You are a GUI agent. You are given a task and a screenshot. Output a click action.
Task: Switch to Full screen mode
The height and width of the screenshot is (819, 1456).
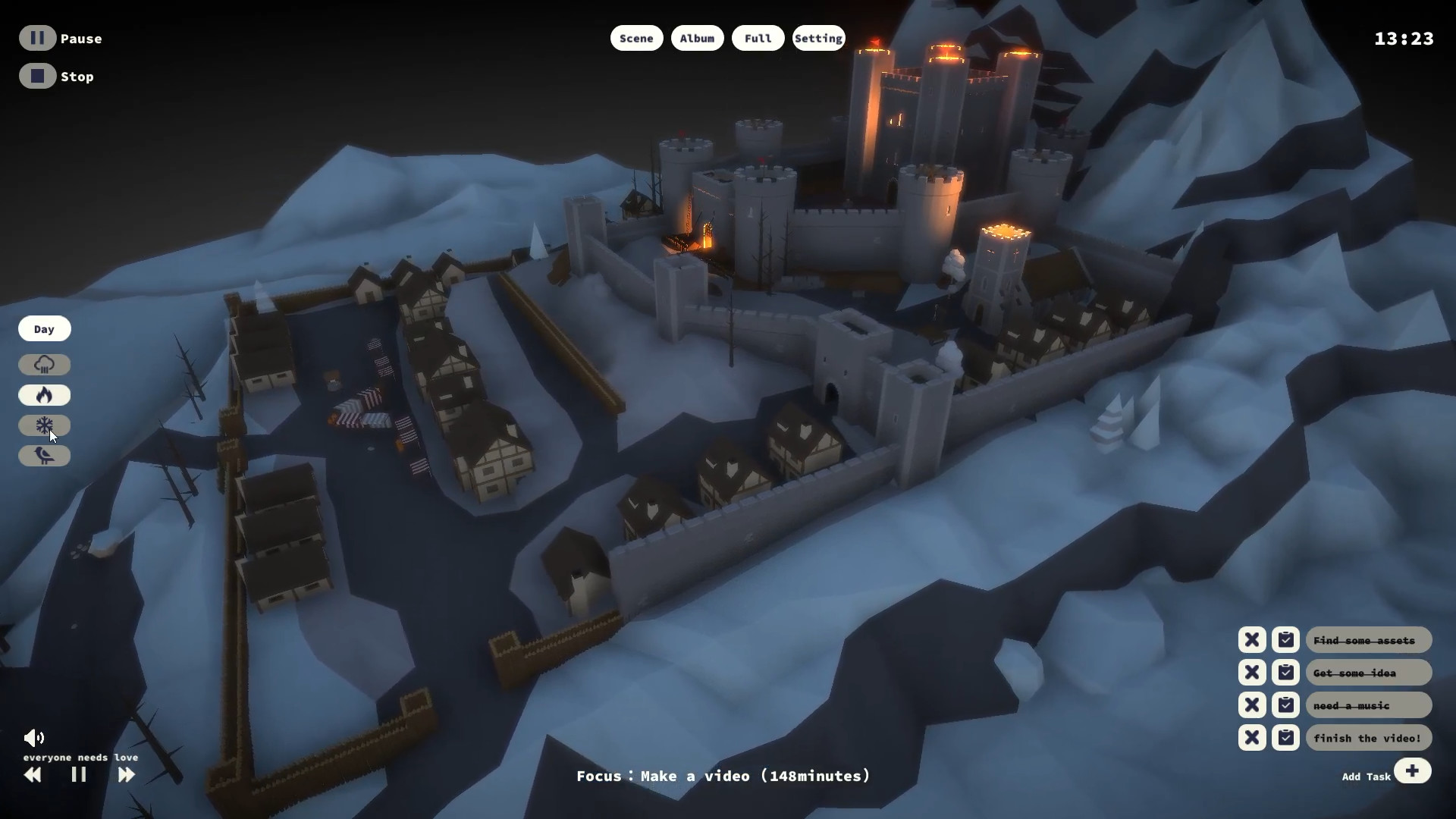758,38
